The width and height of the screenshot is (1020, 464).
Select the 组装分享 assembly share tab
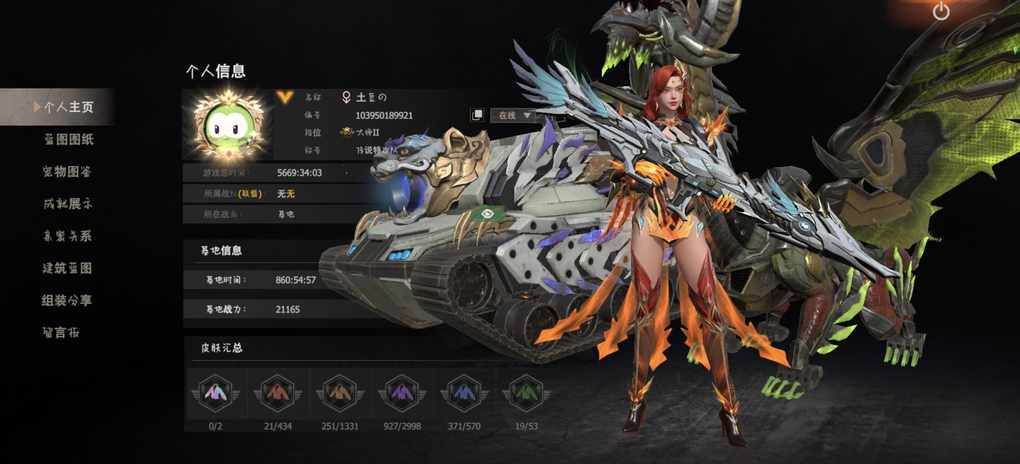pyautogui.click(x=68, y=300)
